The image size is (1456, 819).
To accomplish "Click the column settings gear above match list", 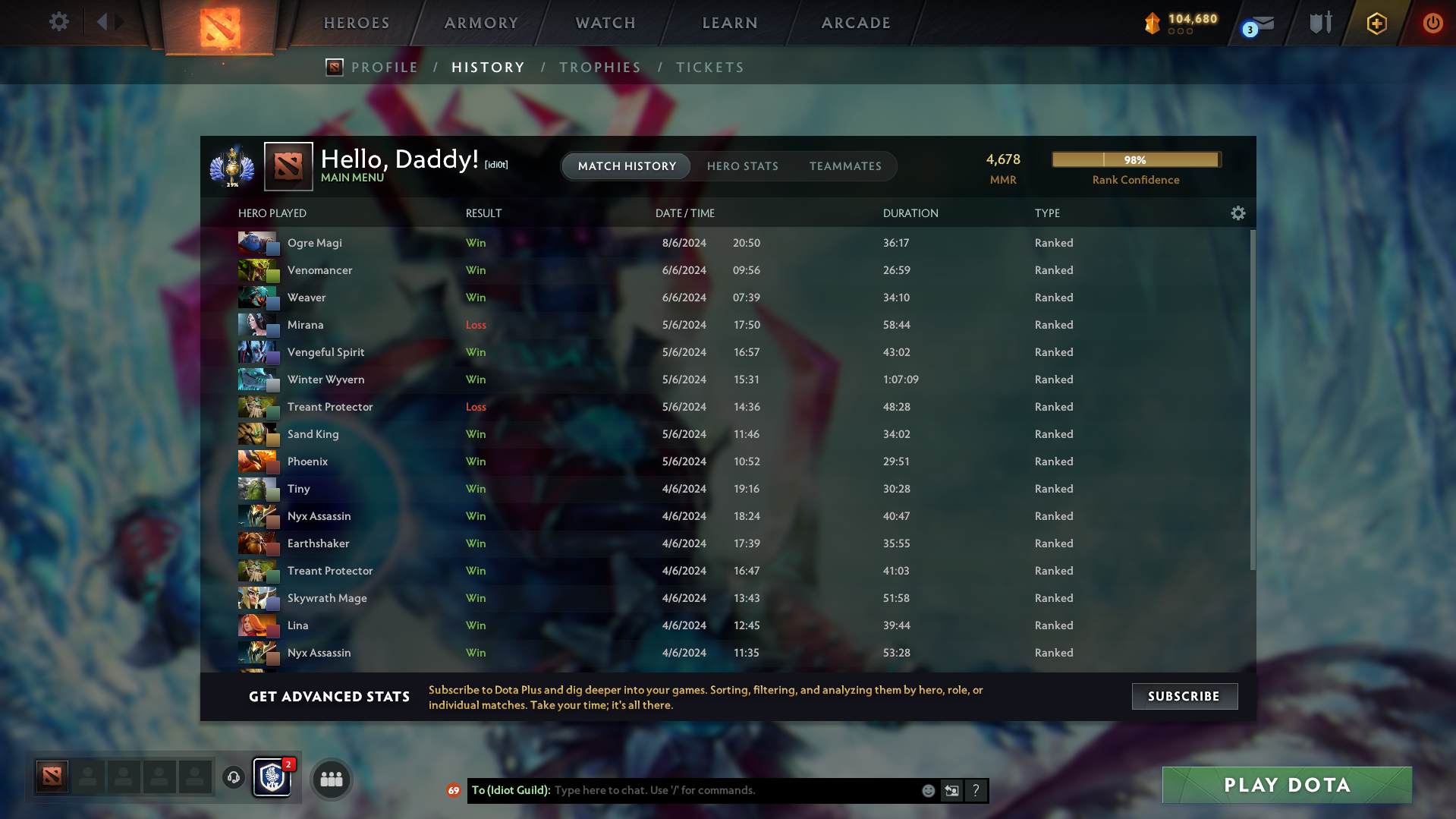I will click(1237, 213).
